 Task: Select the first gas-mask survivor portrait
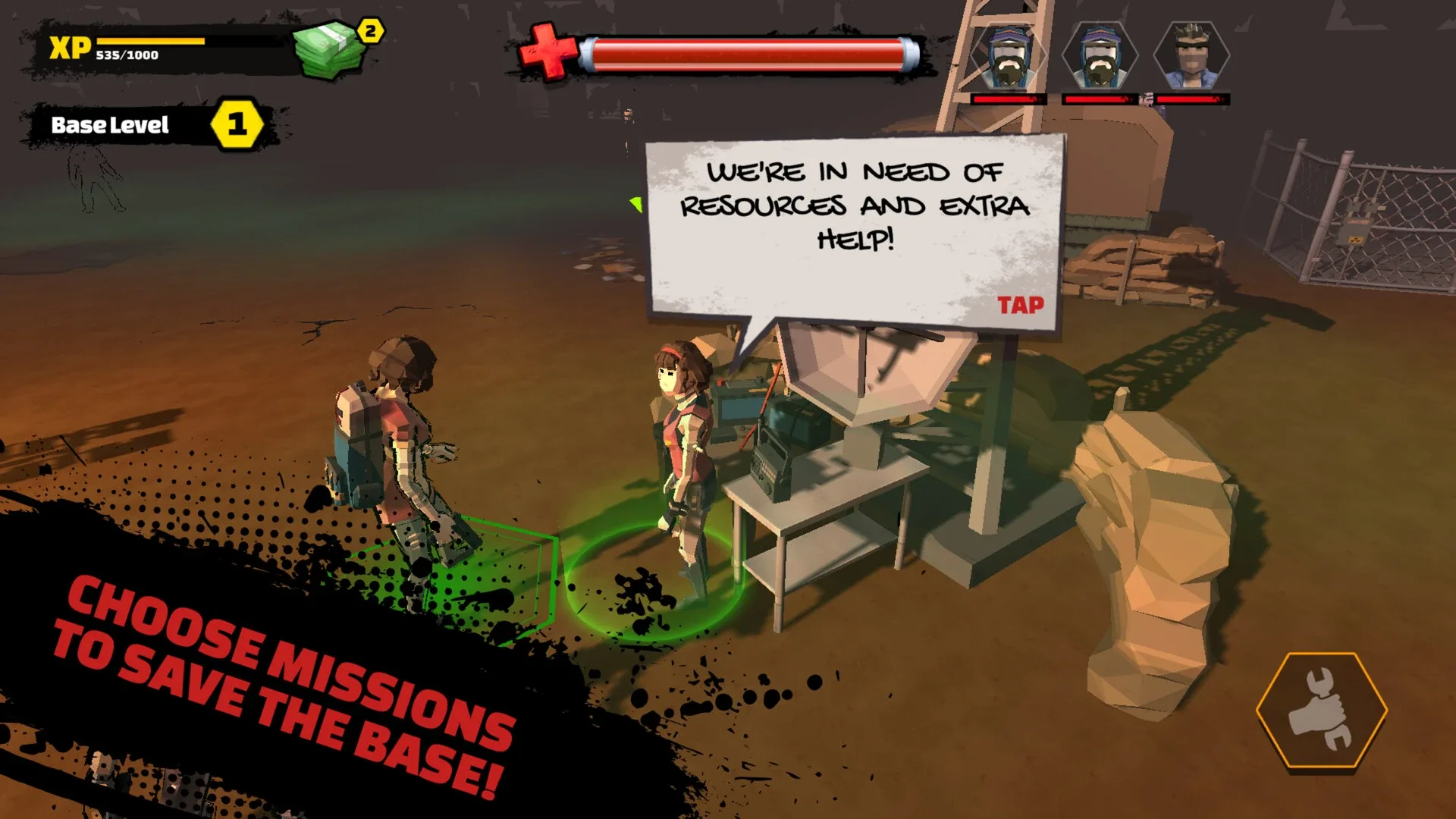1009,57
